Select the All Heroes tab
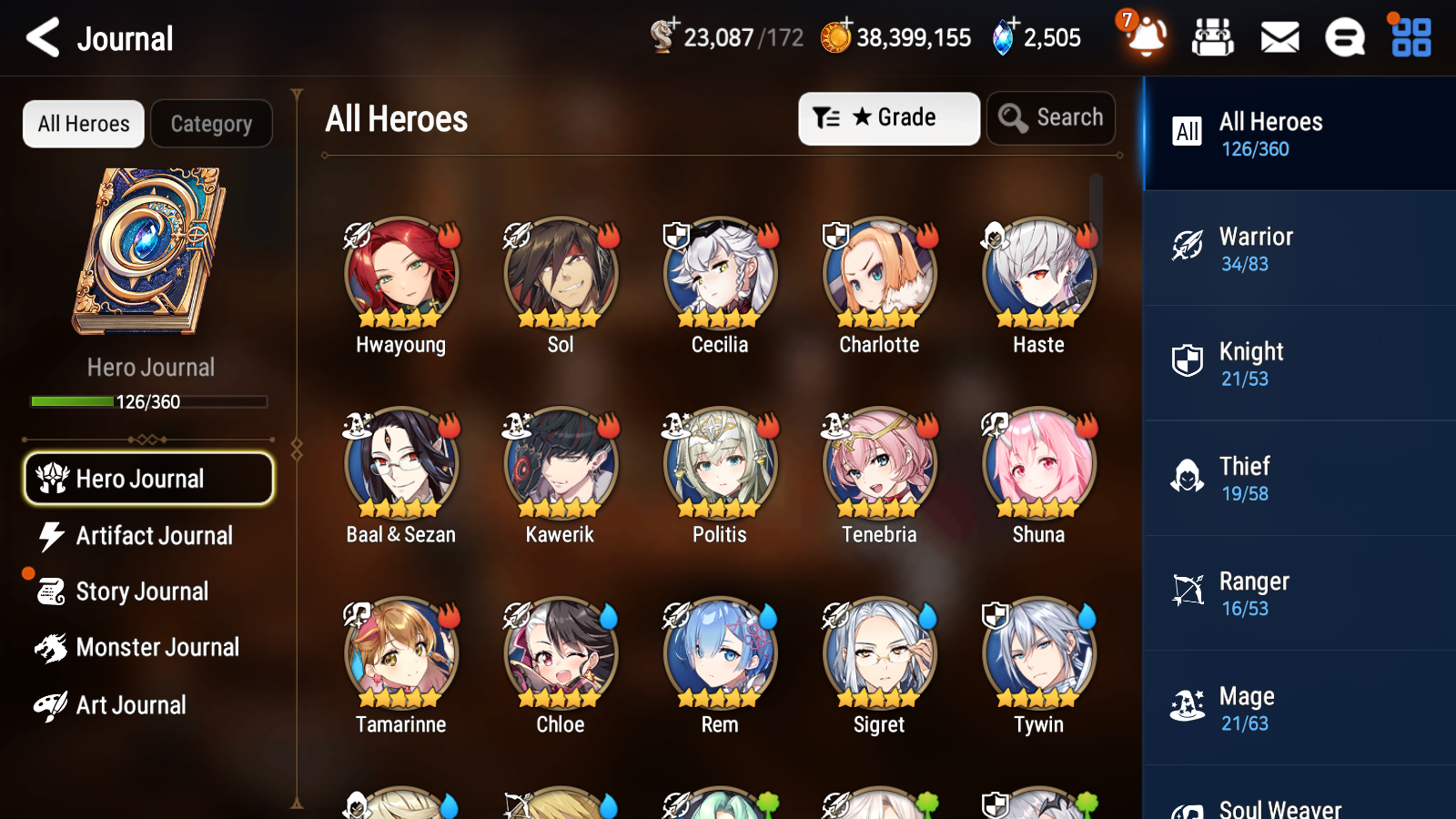The width and height of the screenshot is (1456, 819). (x=83, y=124)
